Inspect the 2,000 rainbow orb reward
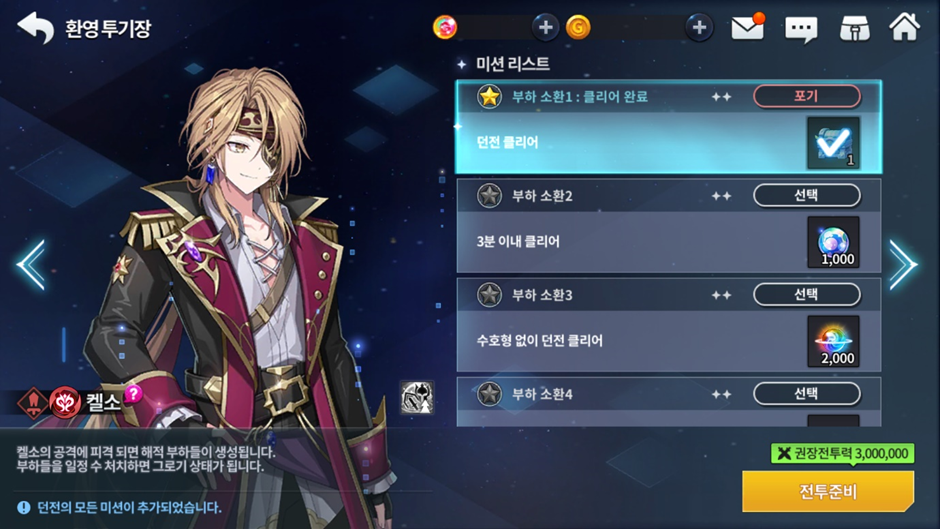The image size is (940, 529). pos(832,342)
